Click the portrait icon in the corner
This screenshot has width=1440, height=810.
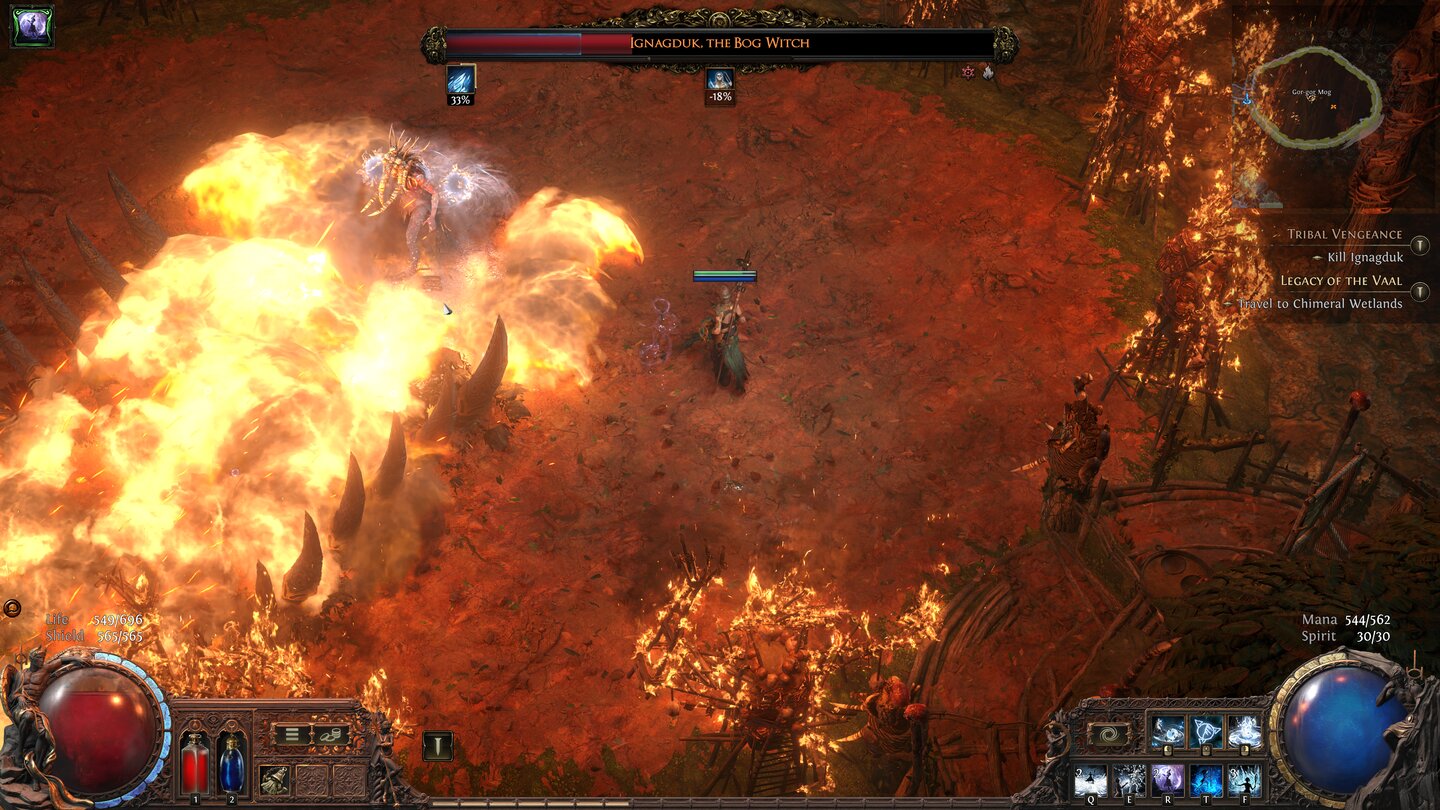pyautogui.click(x=32, y=27)
